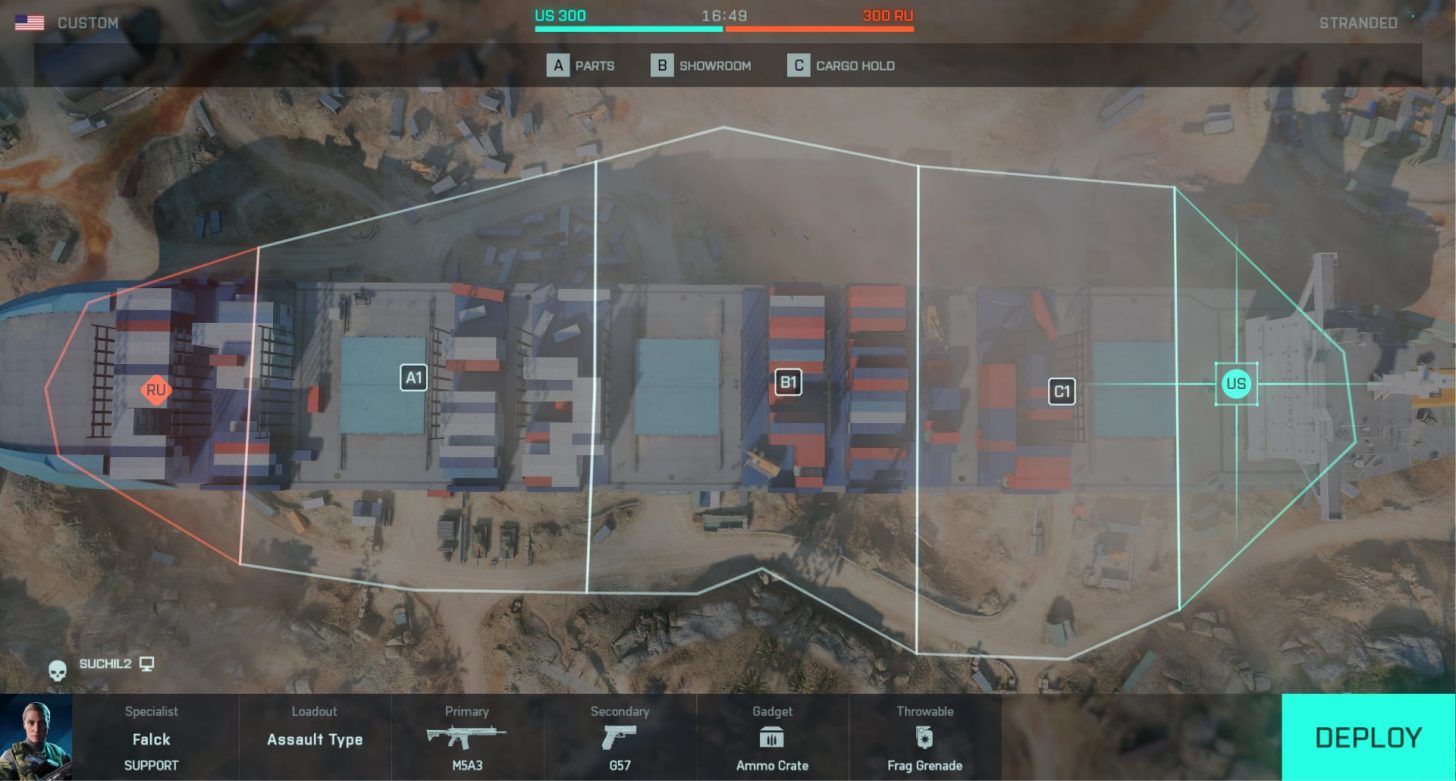Select the Parts sector A entry
The image size is (1456, 781).
[x=581, y=66]
